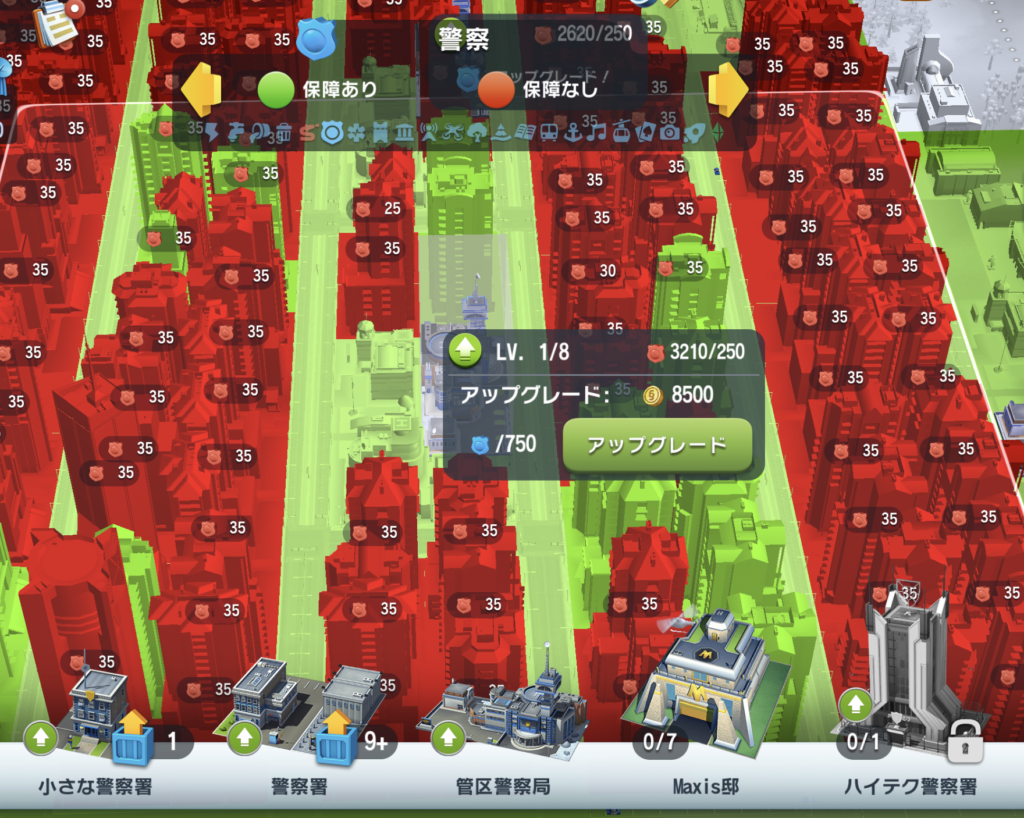The image size is (1024, 818).
Task: Open the garbage trash can category
Action: (283, 131)
